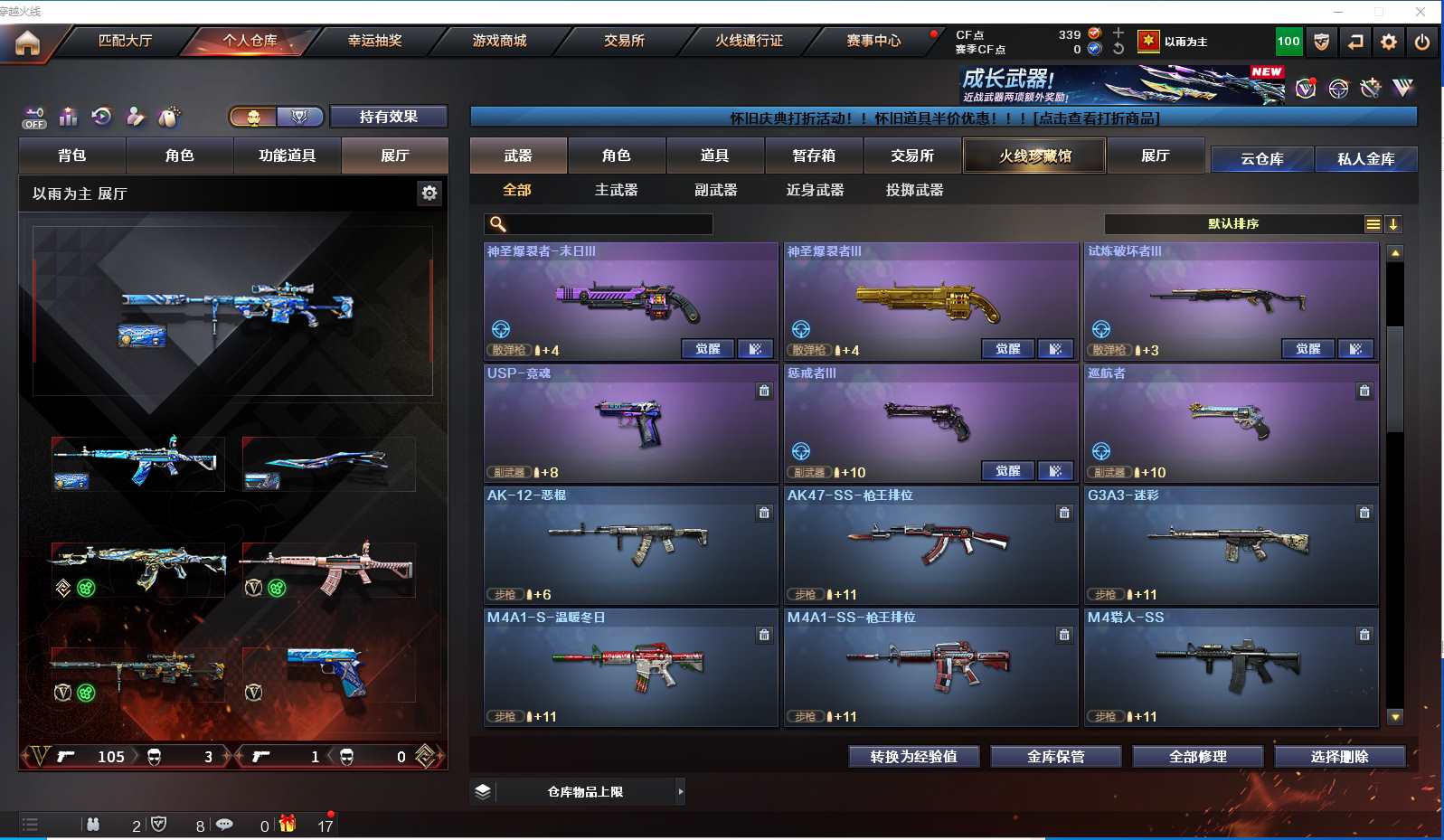Open the 云仓库 cloud storage
The height and width of the screenshot is (840, 1444).
(1261, 159)
